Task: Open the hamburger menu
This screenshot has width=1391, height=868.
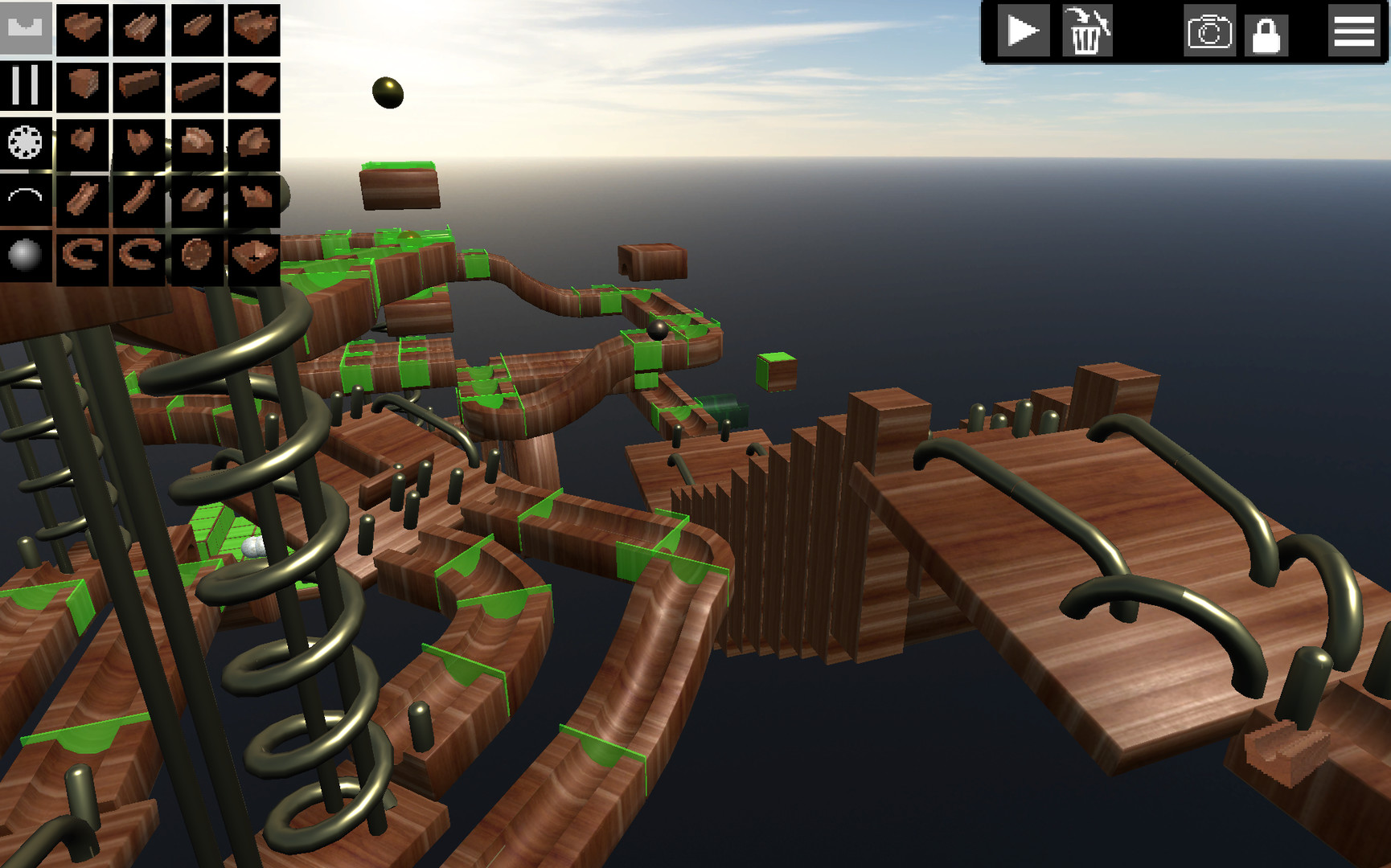Action: tap(1356, 31)
